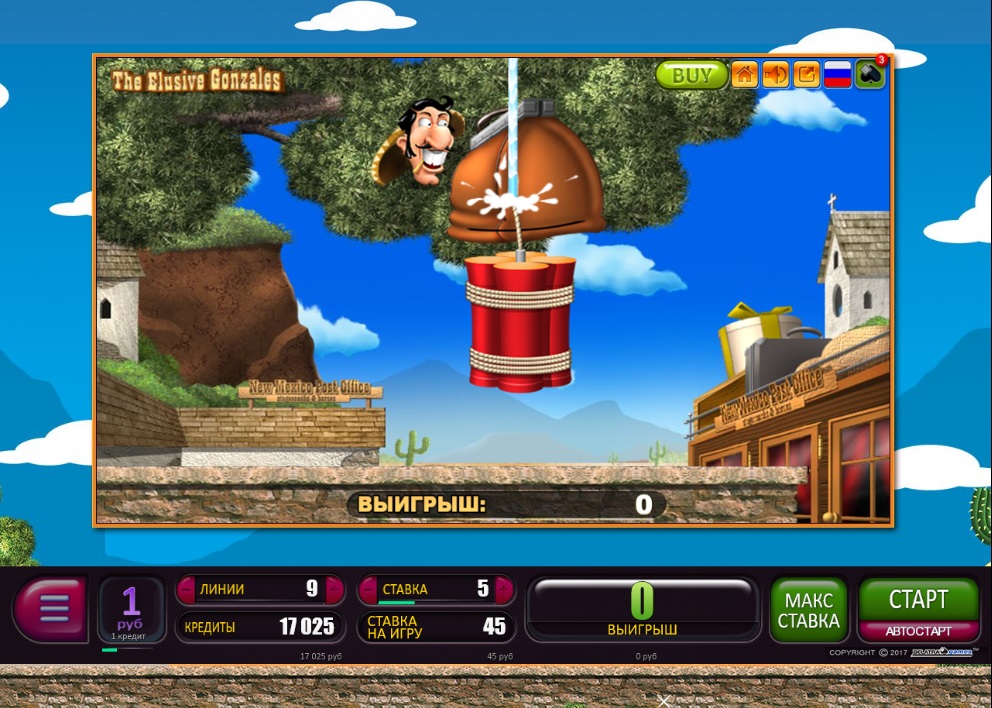Go to the home screen icon
This screenshot has width=992, height=708.
coord(744,75)
